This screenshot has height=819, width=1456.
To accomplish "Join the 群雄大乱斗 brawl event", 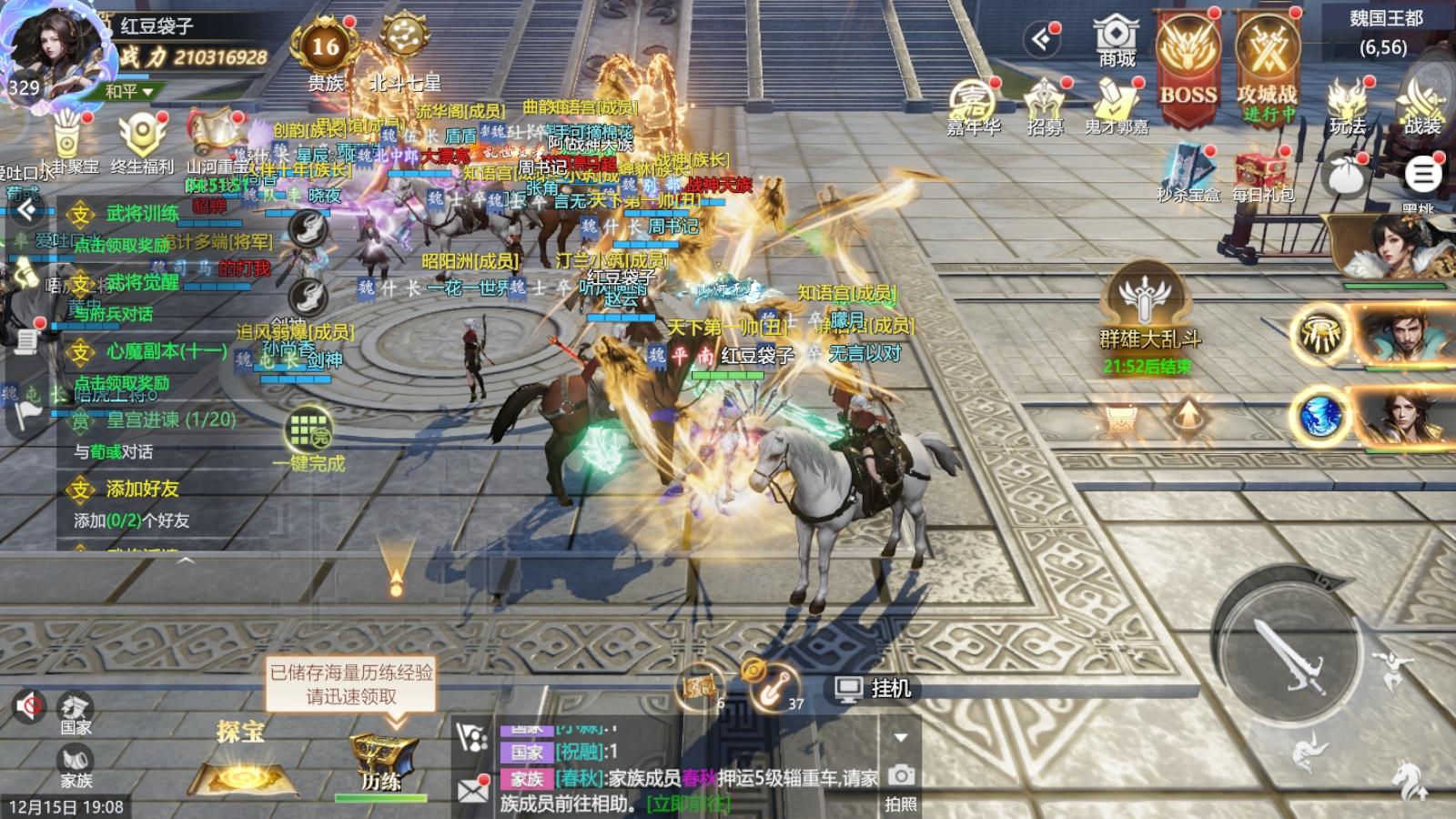I will click(1148, 309).
